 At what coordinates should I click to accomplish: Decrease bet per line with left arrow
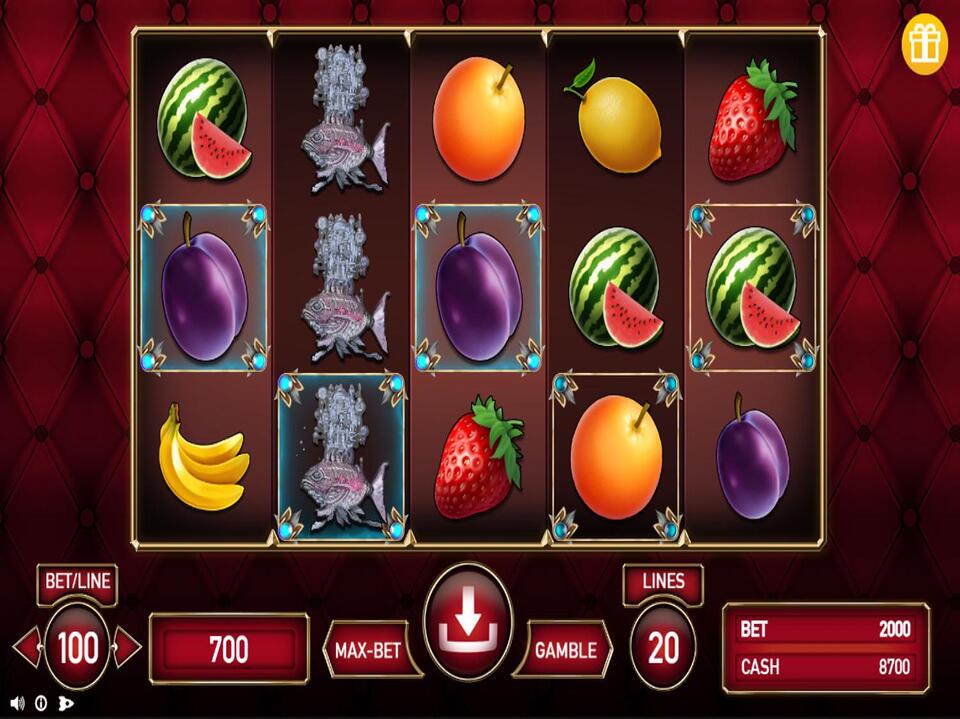click(x=28, y=647)
